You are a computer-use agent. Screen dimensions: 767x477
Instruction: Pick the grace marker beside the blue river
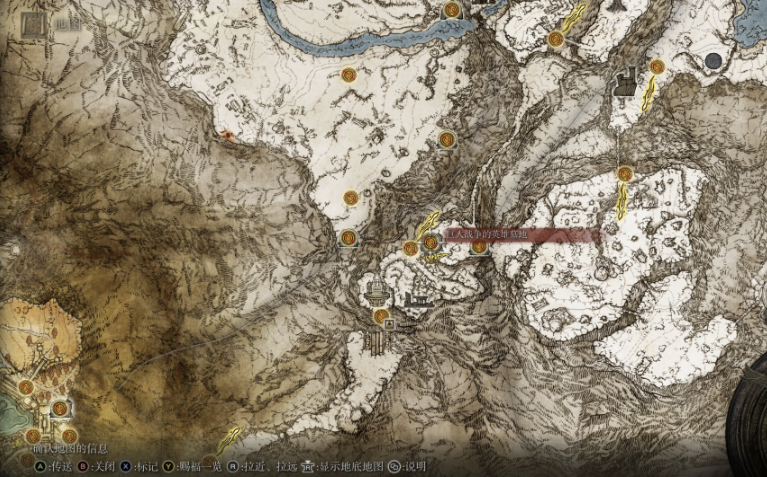coord(452,10)
